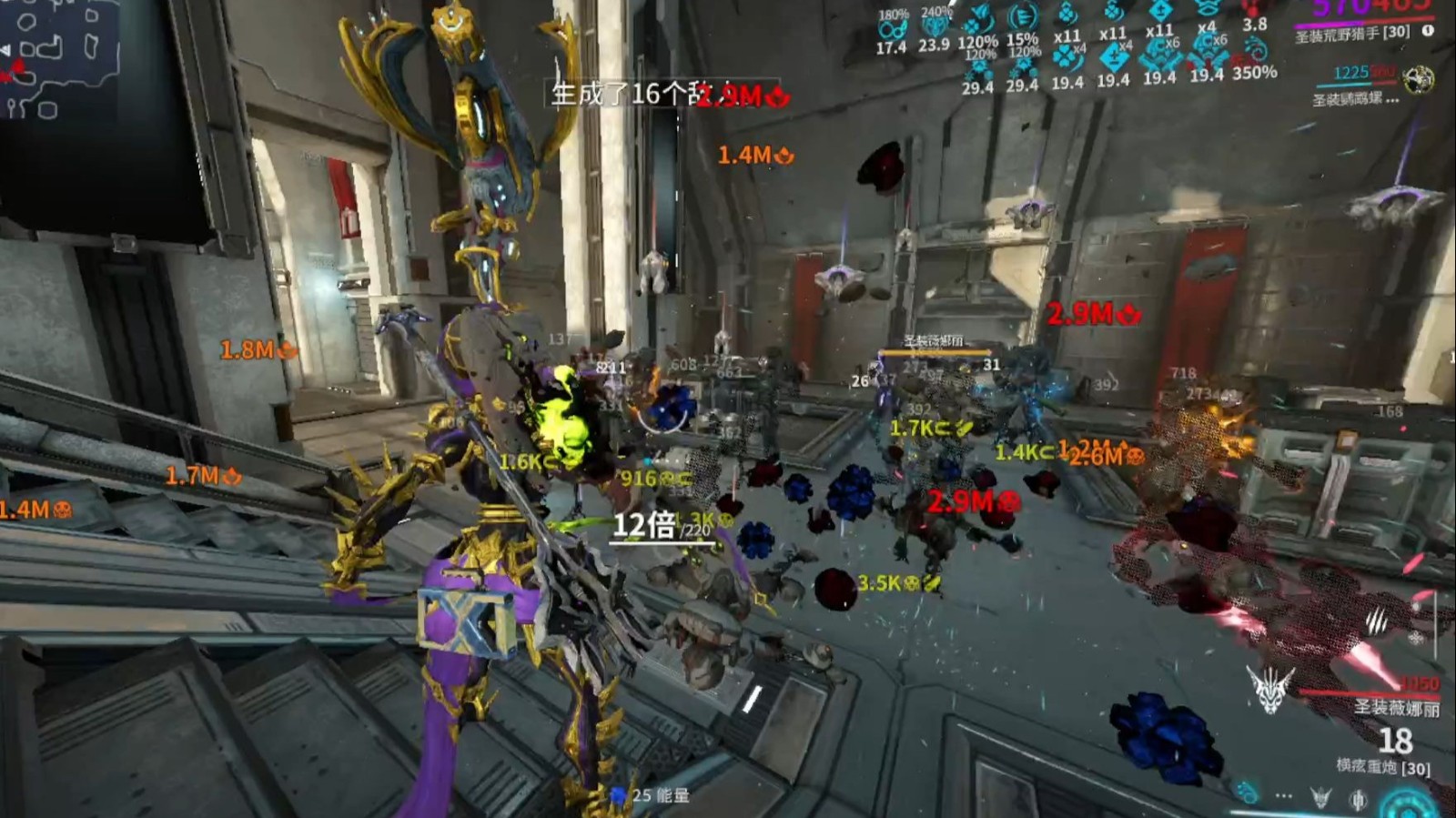The image size is (1456, 818).
Task: Select the 350% swirl buff icon
Action: [x=1255, y=52]
